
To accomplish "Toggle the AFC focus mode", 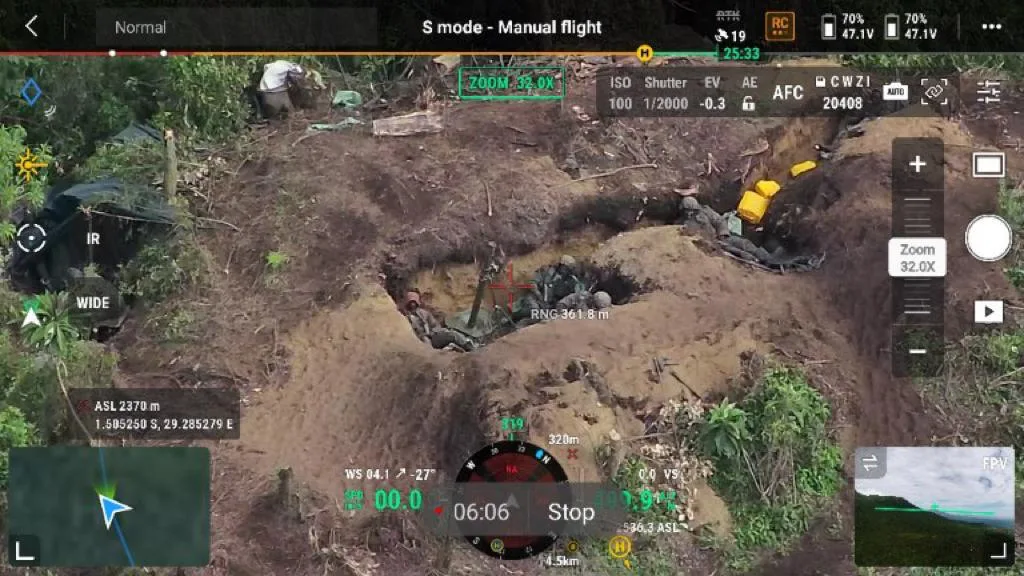I will click(788, 93).
